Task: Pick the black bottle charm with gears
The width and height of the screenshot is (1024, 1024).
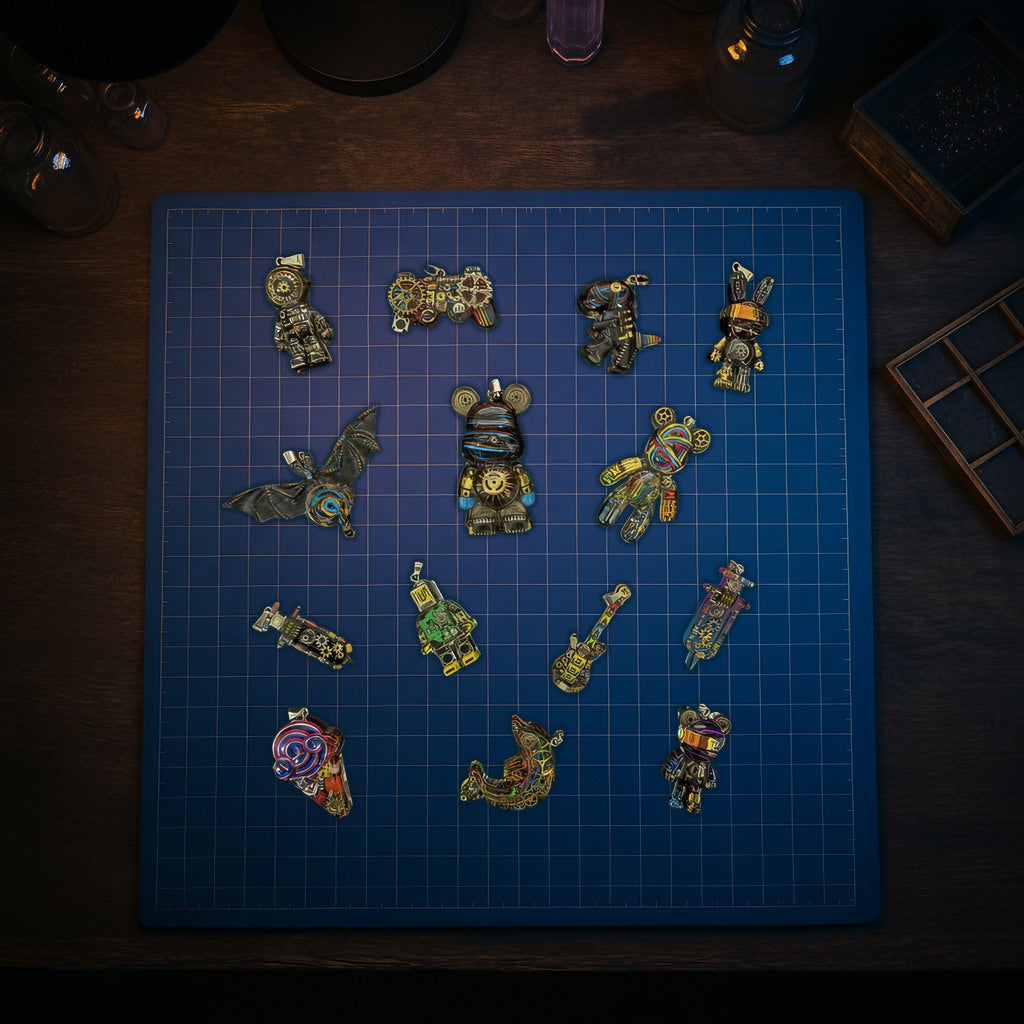Action: click(x=304, y=636)
